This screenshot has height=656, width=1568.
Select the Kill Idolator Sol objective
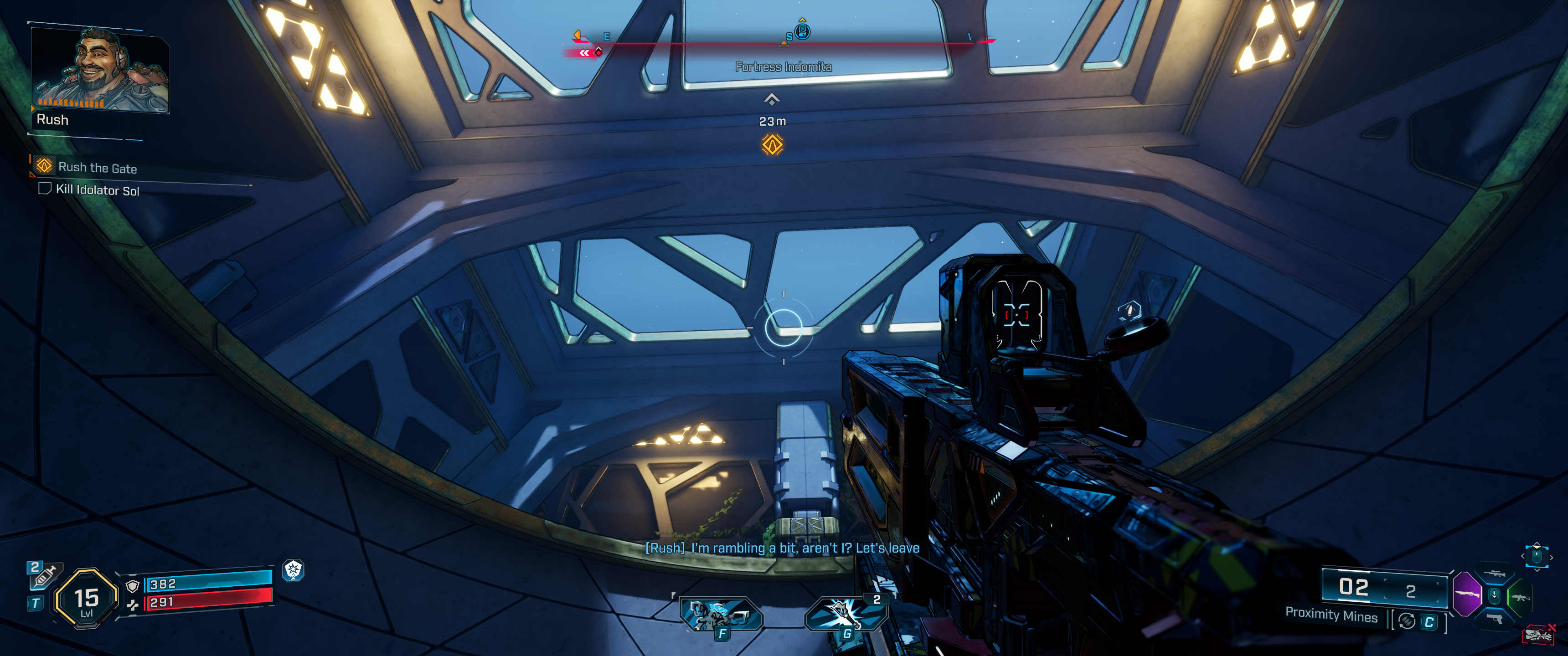point(98,190)
